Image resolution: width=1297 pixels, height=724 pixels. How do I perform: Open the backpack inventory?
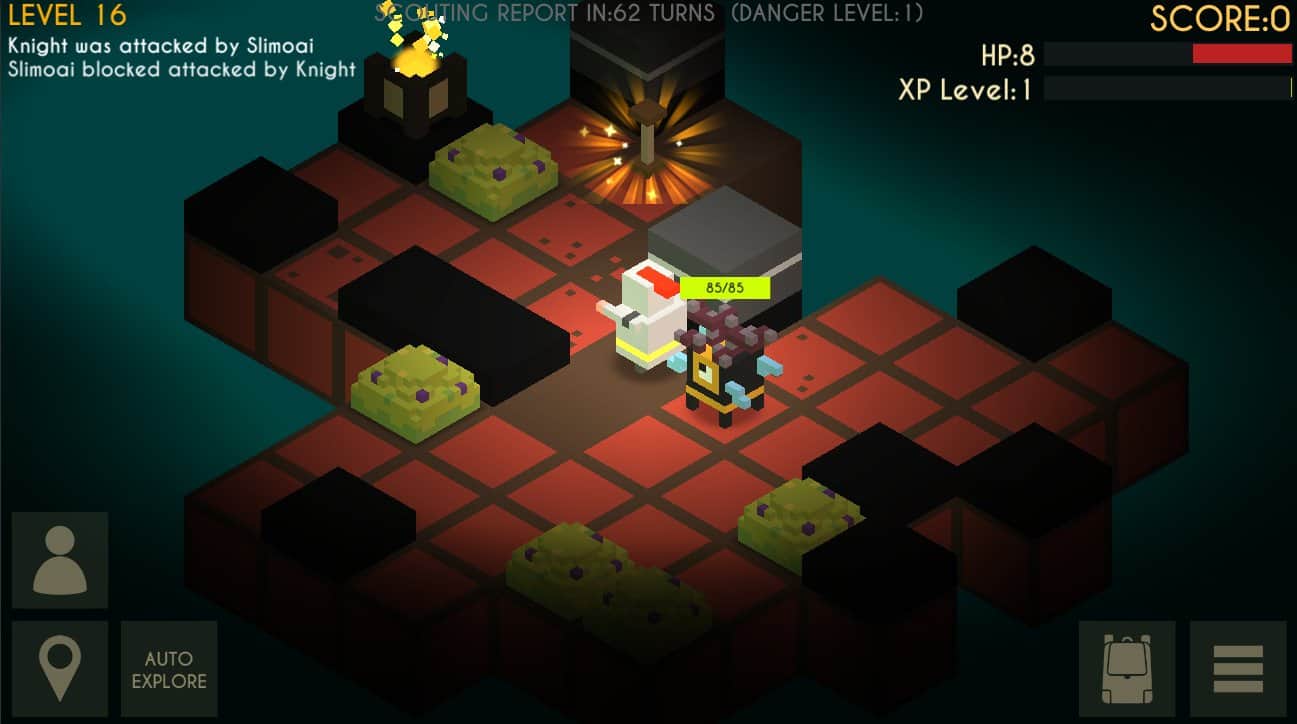click(x=1127, y=669)
